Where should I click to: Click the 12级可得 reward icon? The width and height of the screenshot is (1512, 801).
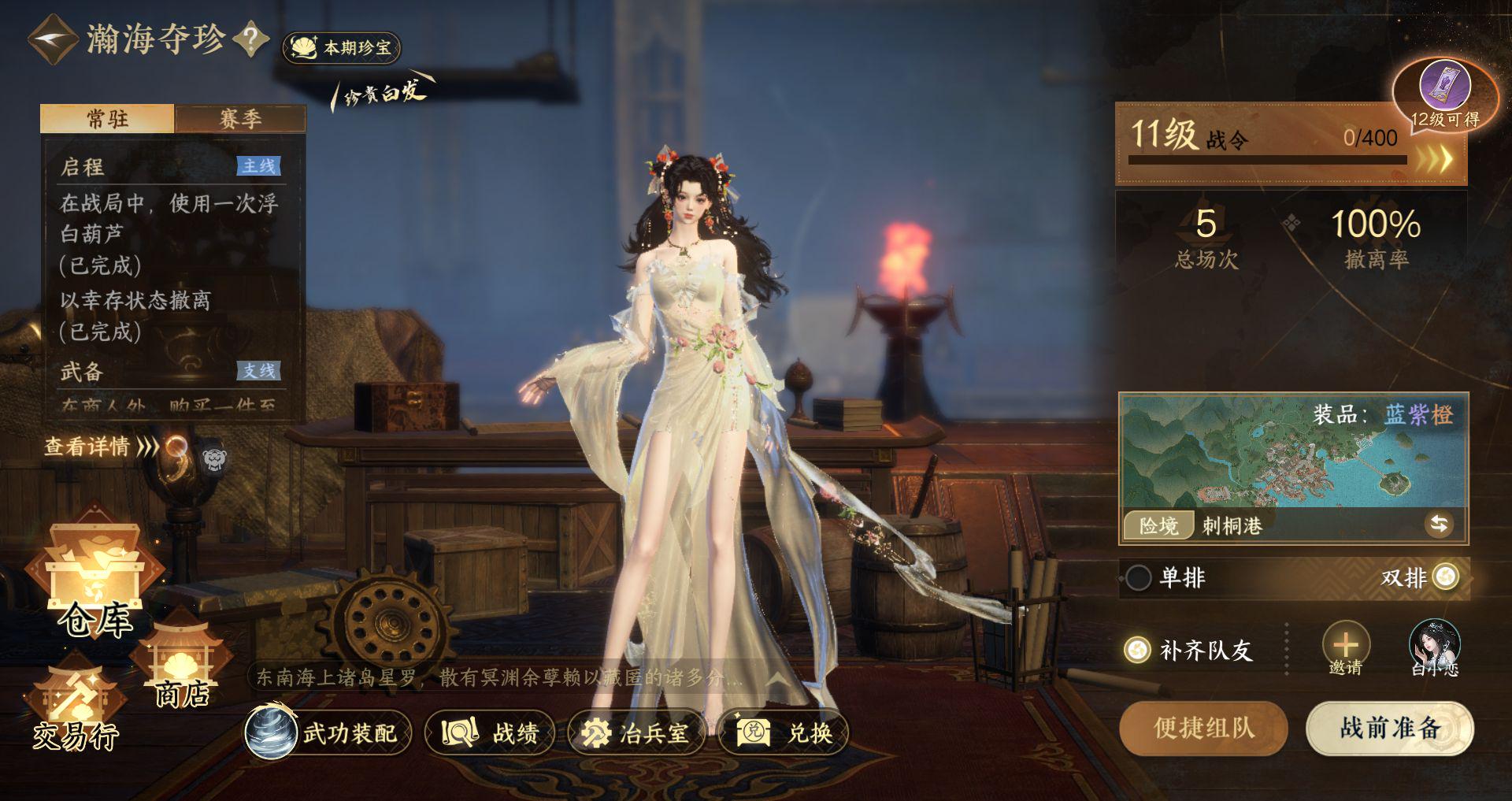[x=1444, y=88]
